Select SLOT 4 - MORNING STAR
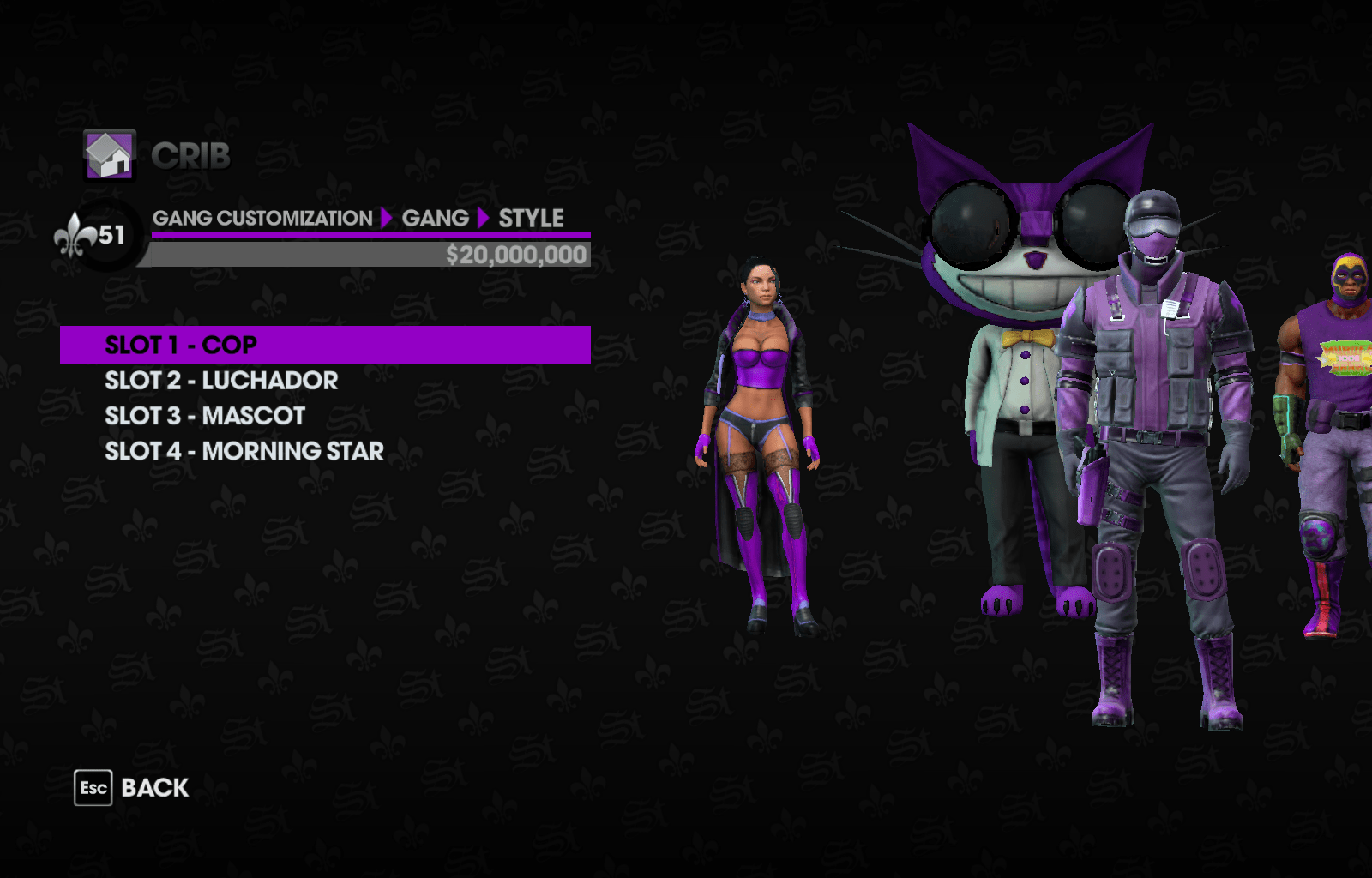Viewport: 1372px width, 878px height. 244,451
